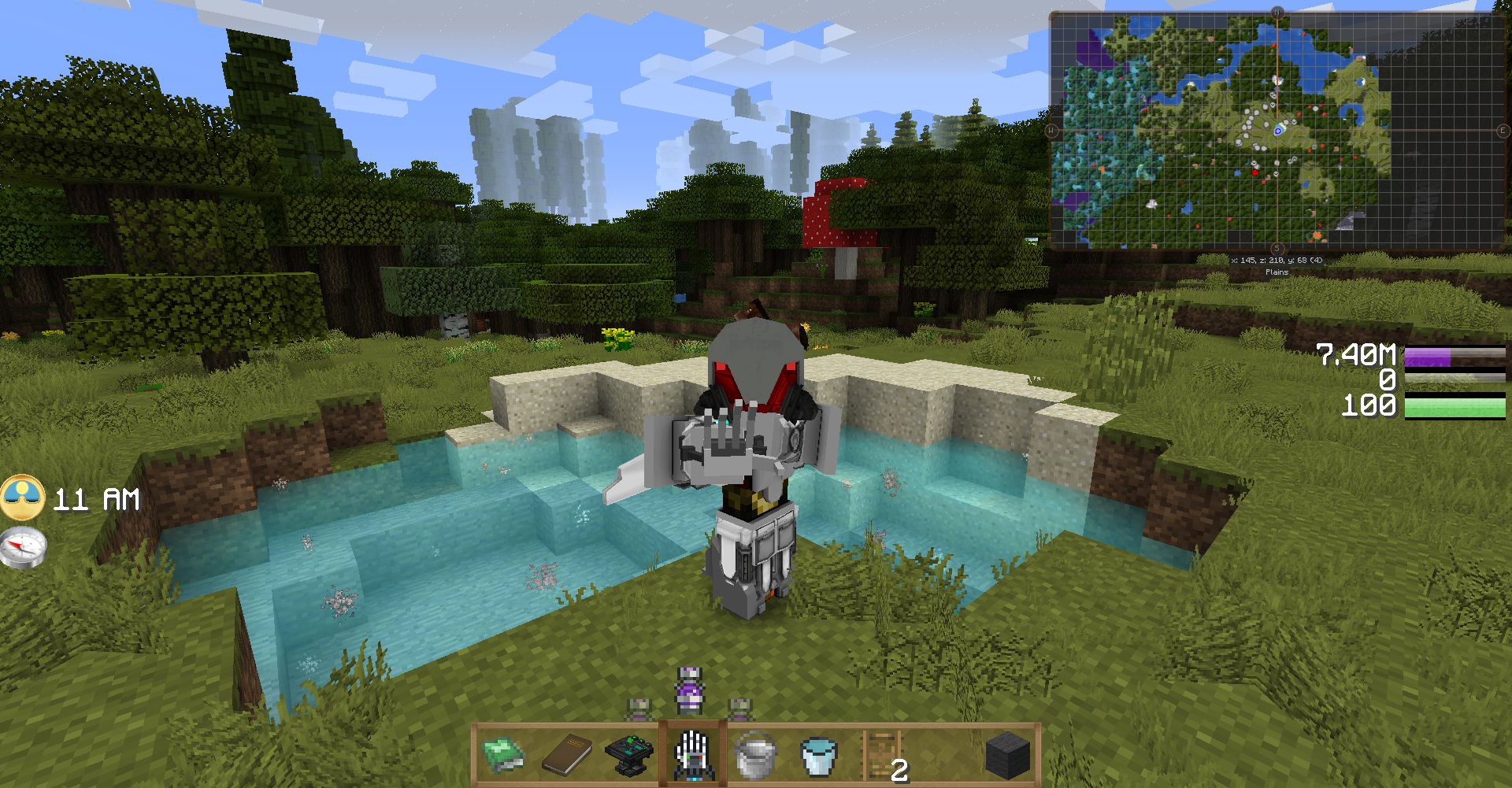Toggle the N compass marker on the minimap
Image resolution: width=1512 pixels, height=788 pixels.
pyautogui.click(x=1277, y=13)
